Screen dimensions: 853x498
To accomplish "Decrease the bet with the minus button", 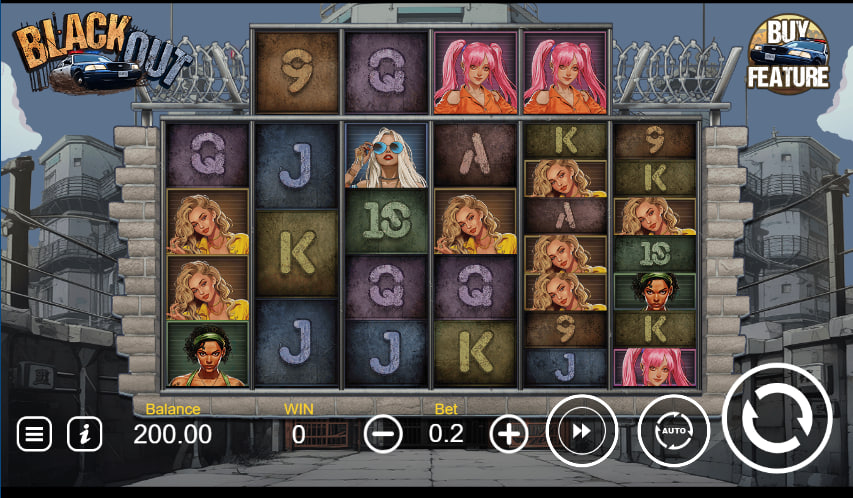I will coord(382,434).
